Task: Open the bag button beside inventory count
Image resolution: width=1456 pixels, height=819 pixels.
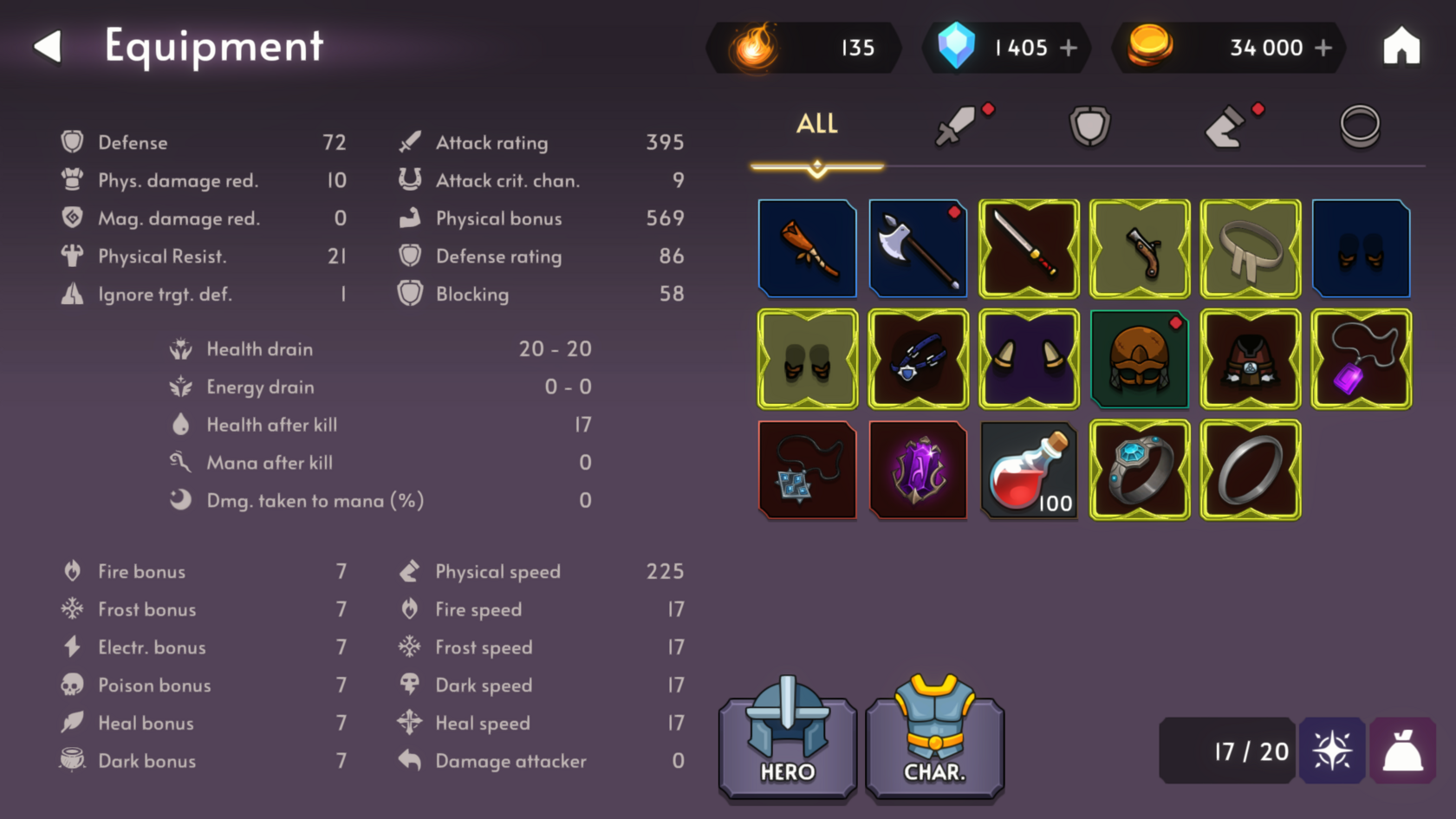Action: coord(1402,751)
